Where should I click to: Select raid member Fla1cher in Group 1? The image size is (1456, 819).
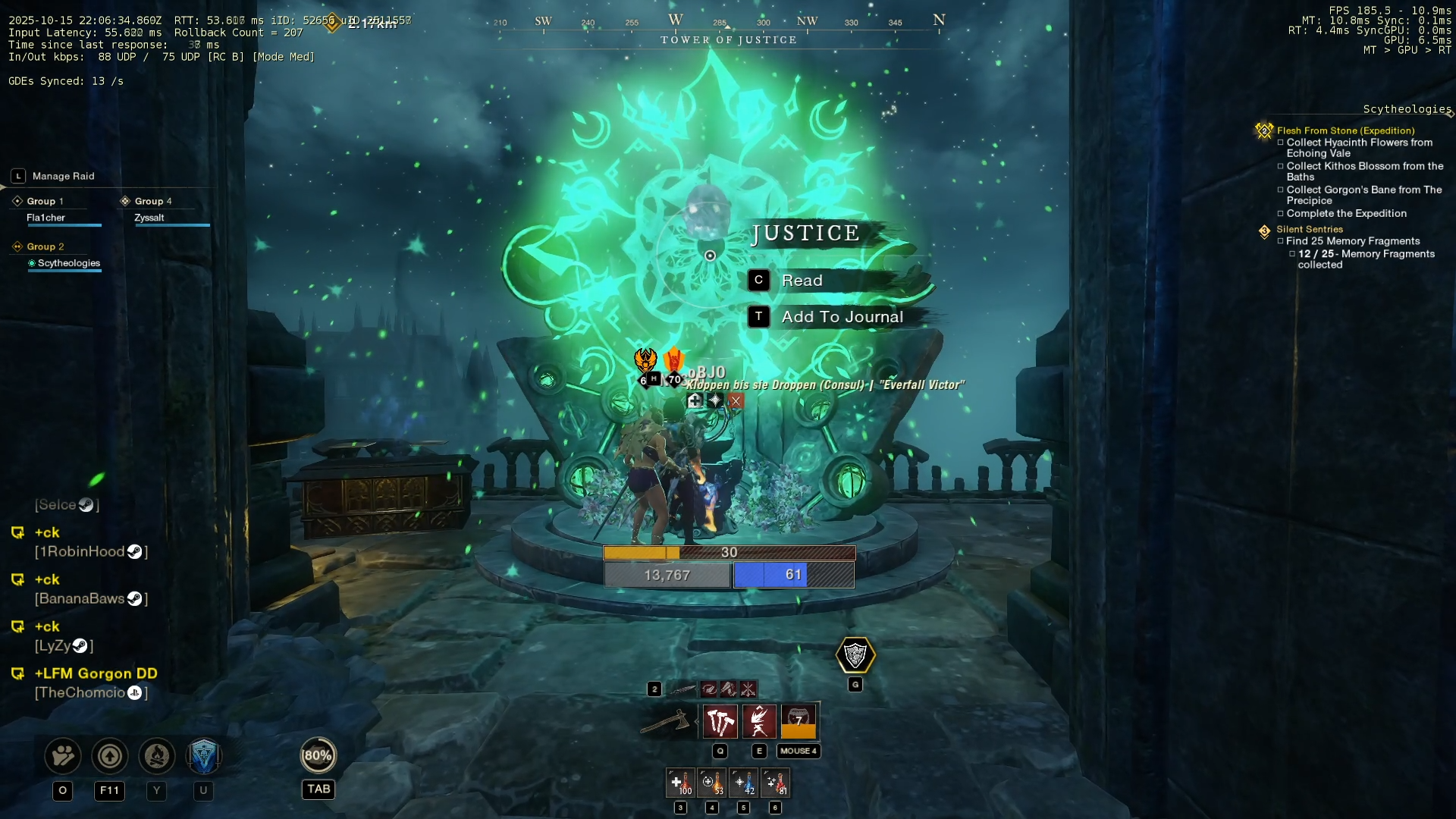46,218
